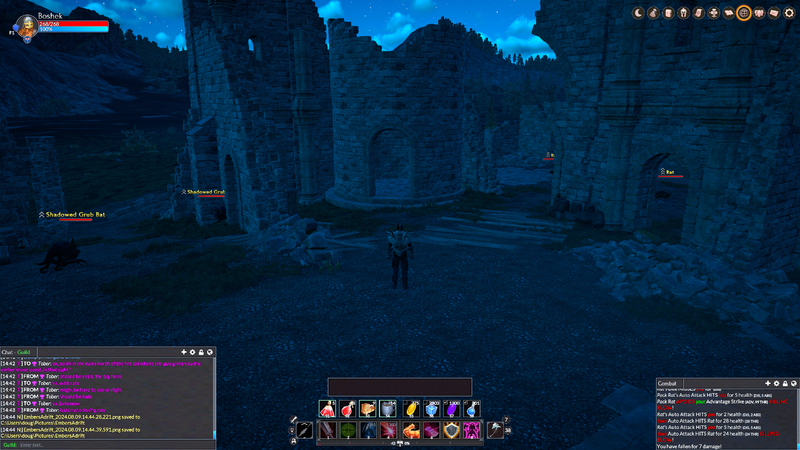Open the bag inventory icon
The image size is (800, 450).
(x=653, y=13)
